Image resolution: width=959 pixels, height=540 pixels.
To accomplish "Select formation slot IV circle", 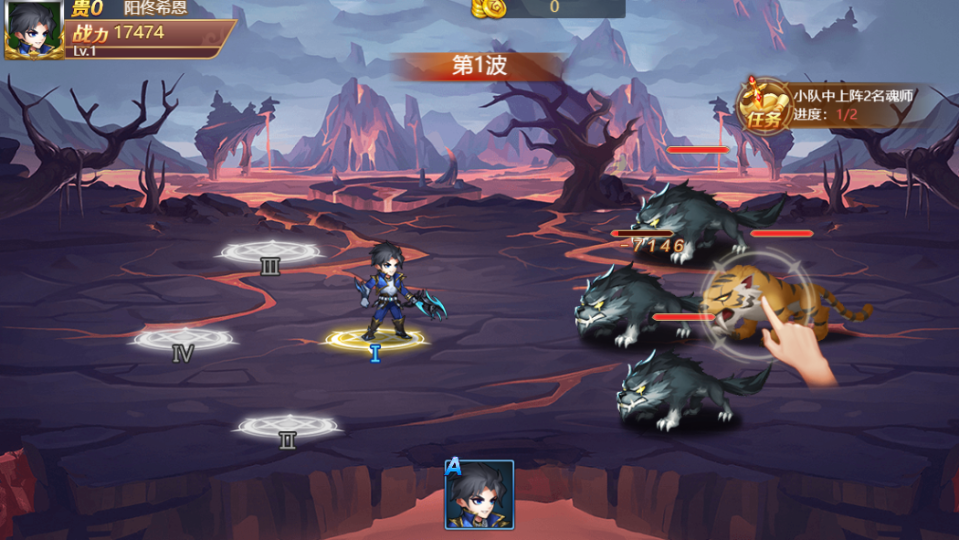I will click(183, 340).
